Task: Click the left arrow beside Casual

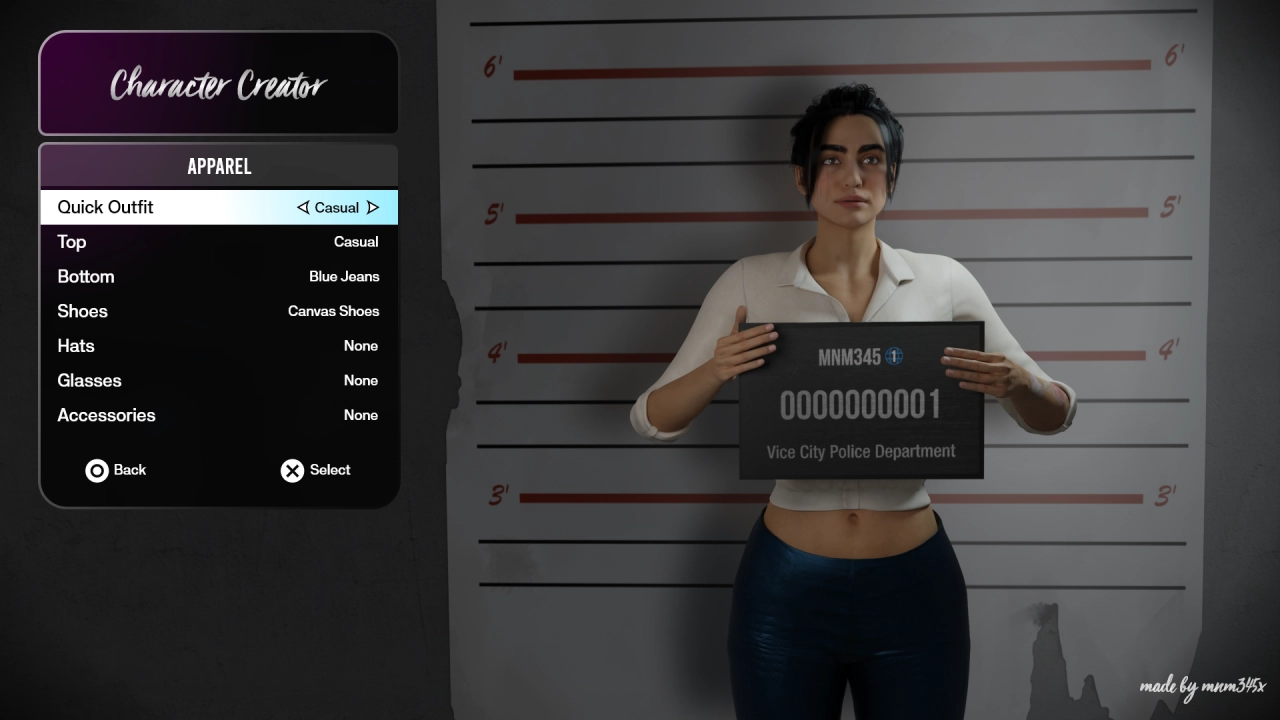Action: [303, 208]
